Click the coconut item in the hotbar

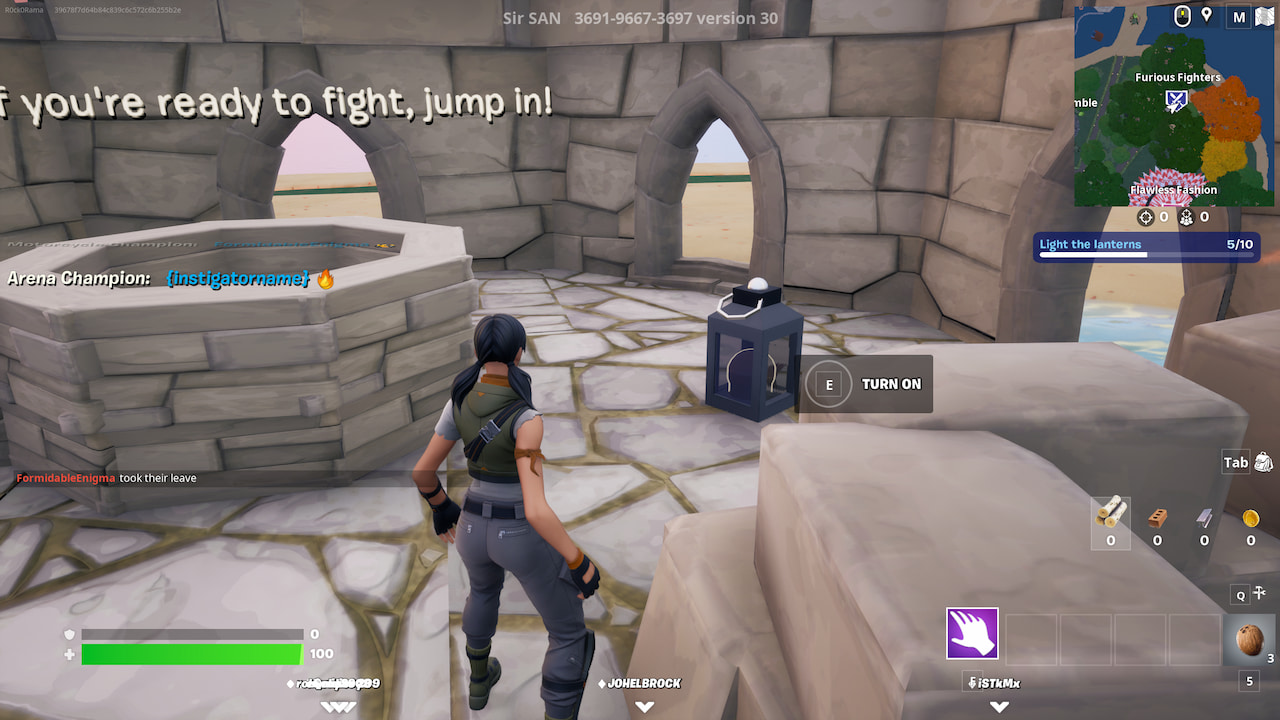(x=1248, y=640)
